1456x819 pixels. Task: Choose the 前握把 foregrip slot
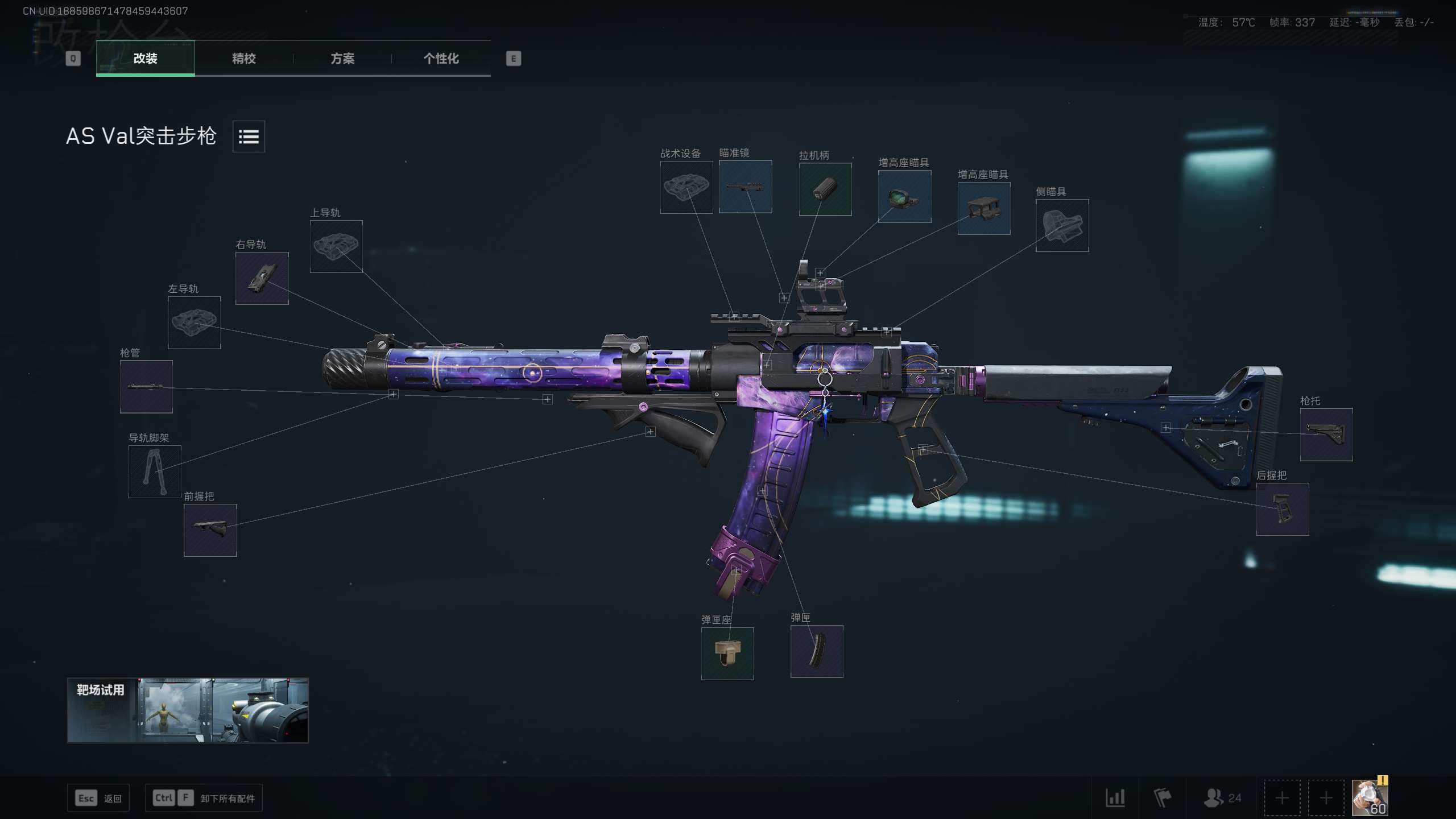[x=210, y=530]
